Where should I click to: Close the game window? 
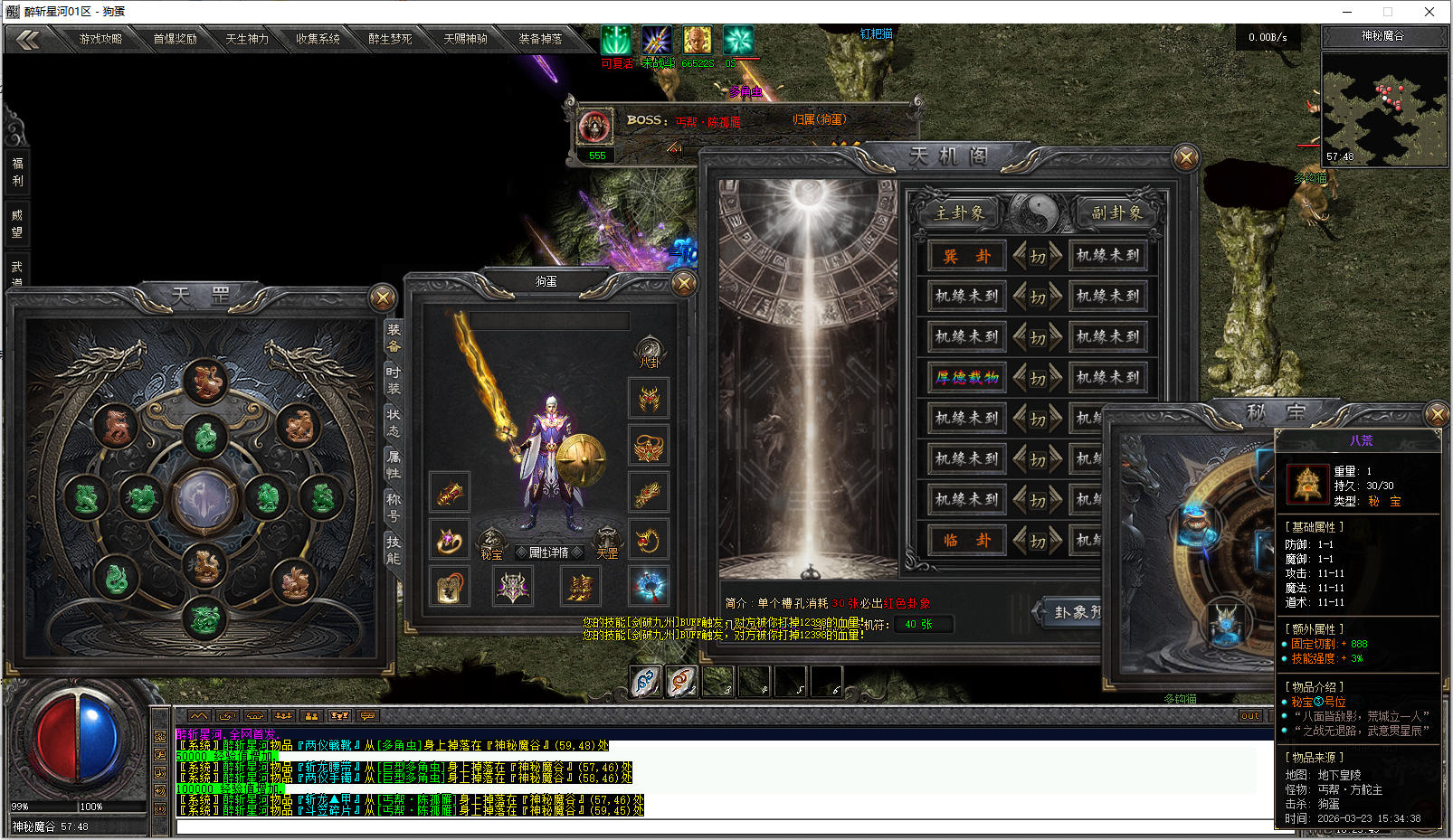(1429, 12)
